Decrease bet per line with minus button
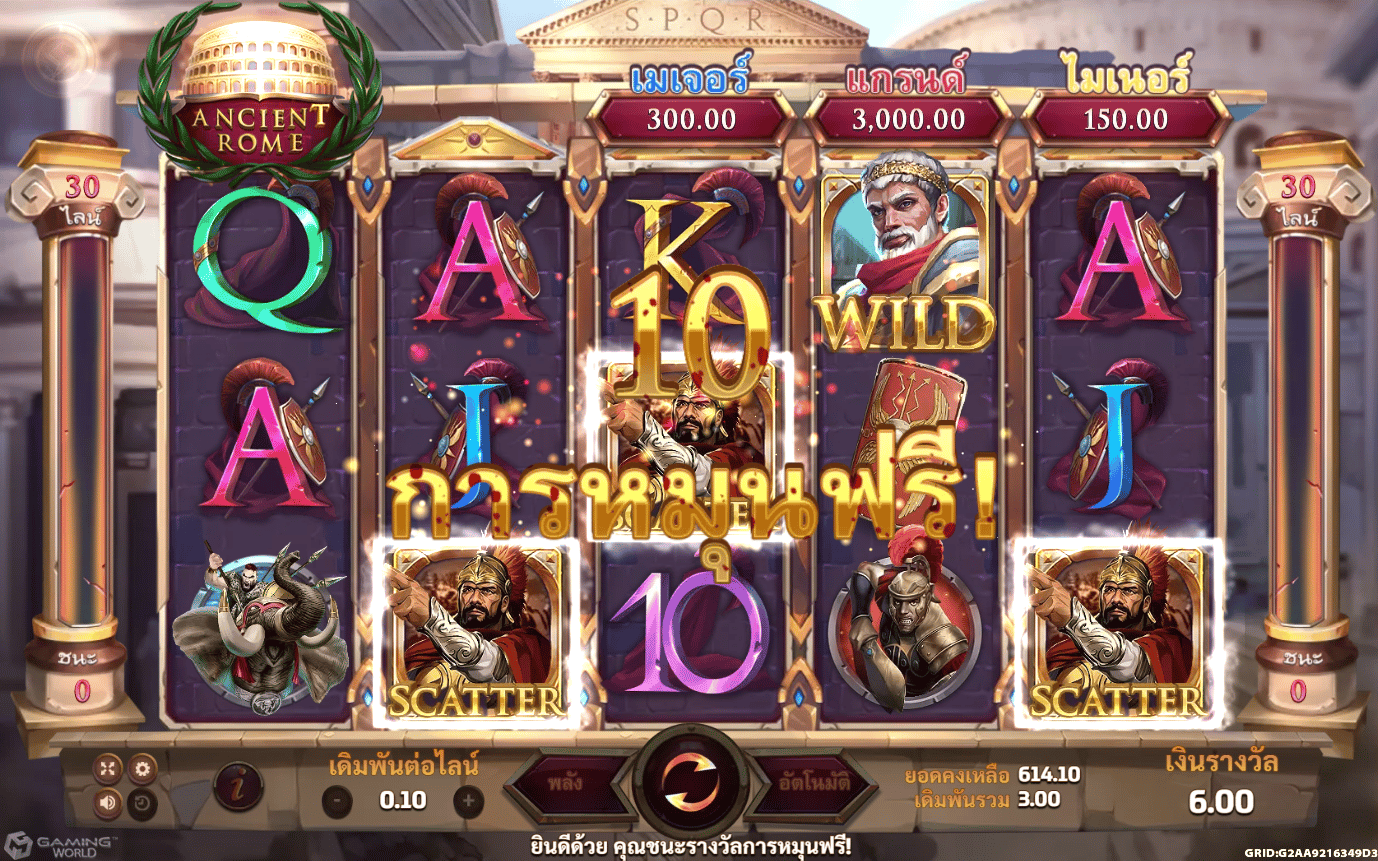 [337, 800]
